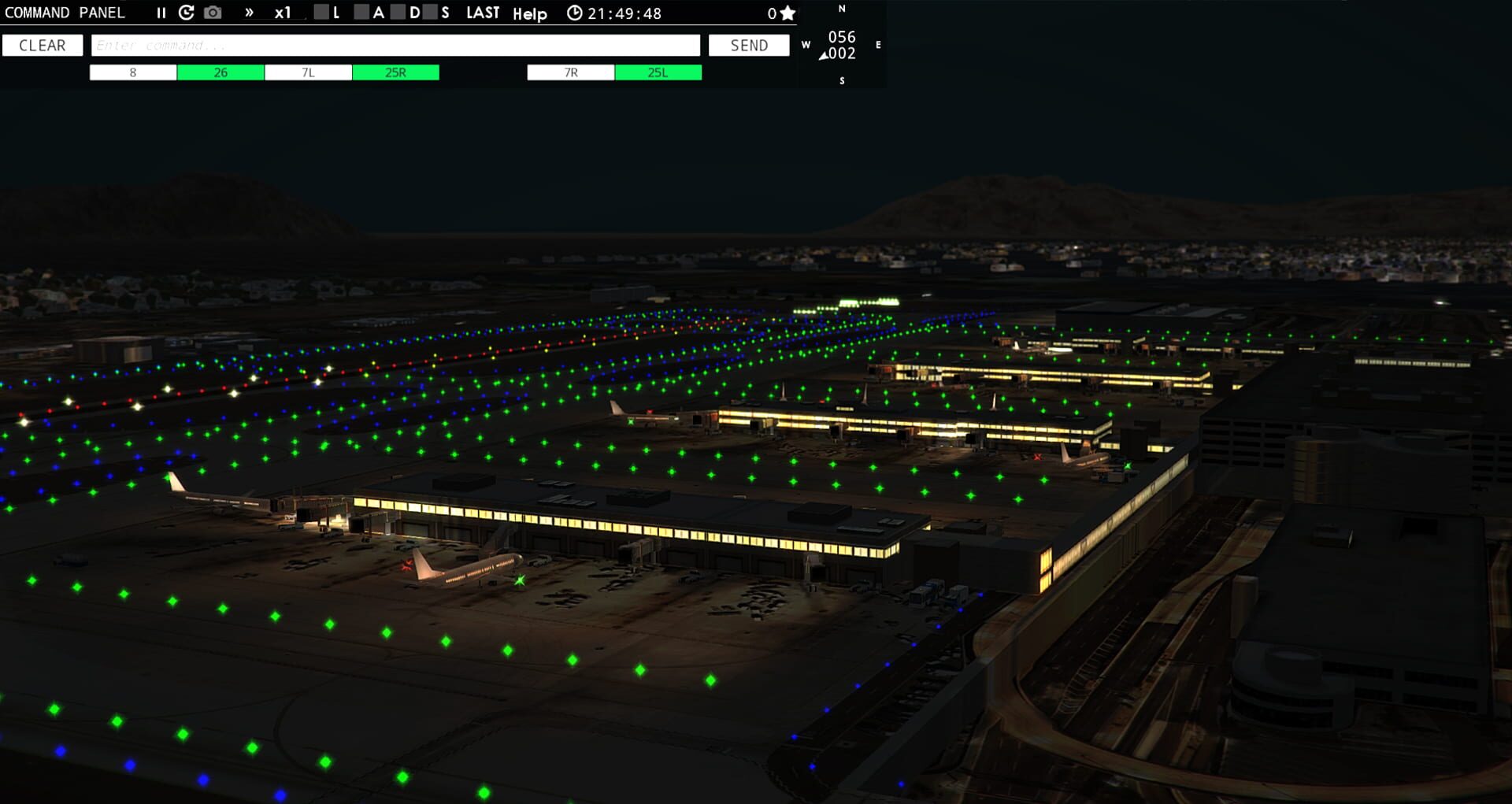Deactivate active runway 26

point(220,72)
